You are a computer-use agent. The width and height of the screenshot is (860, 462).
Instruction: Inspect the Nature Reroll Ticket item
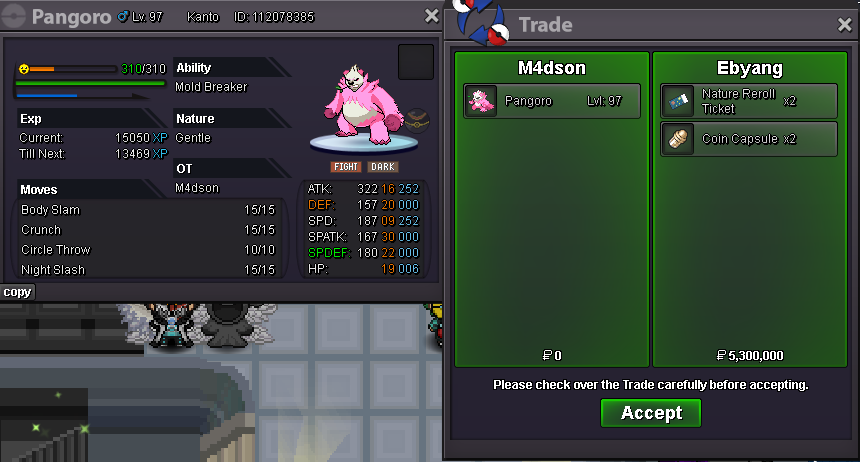[x=749, y=101]
